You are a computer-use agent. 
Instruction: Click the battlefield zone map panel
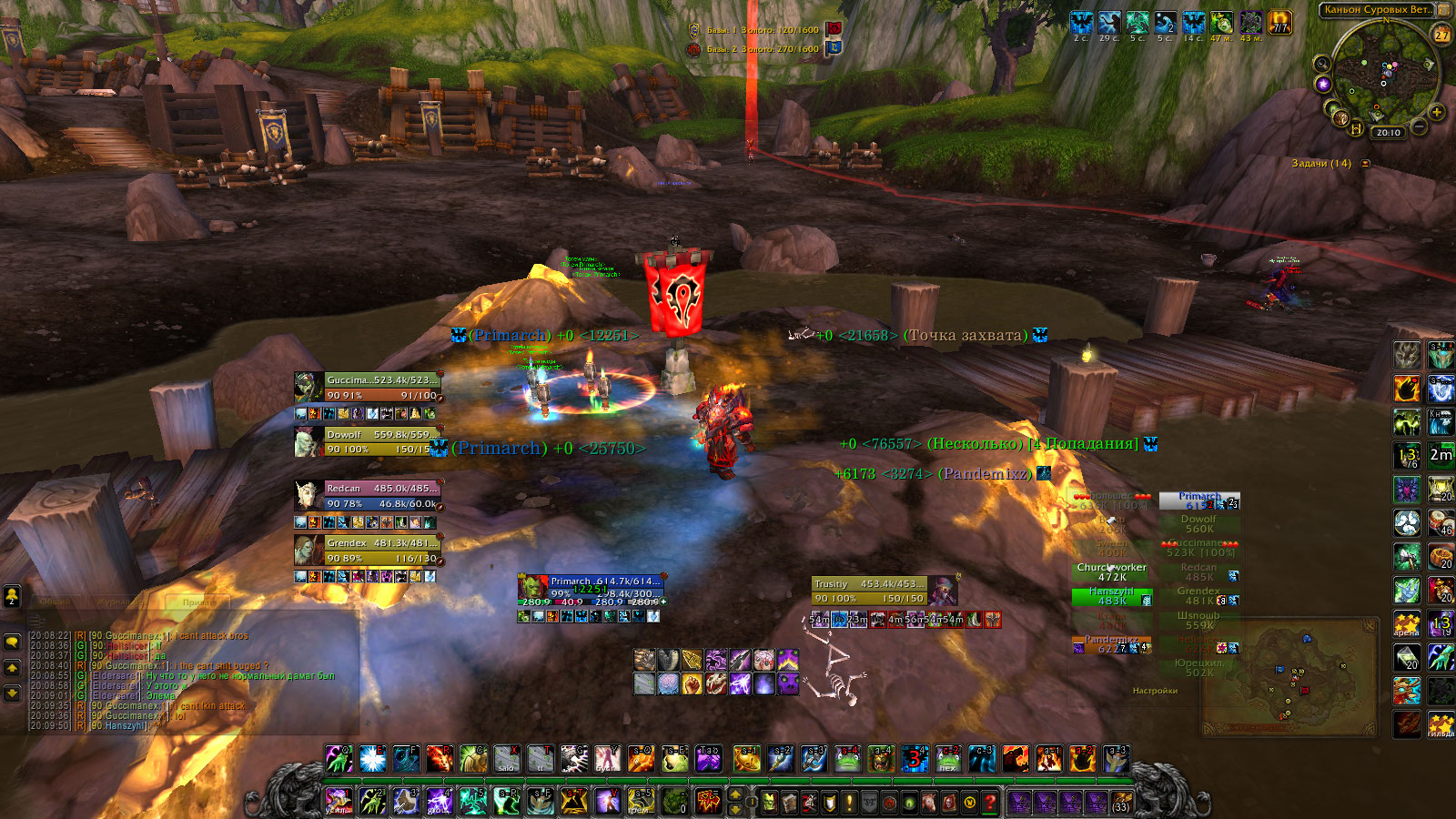tap(1290, 680)
